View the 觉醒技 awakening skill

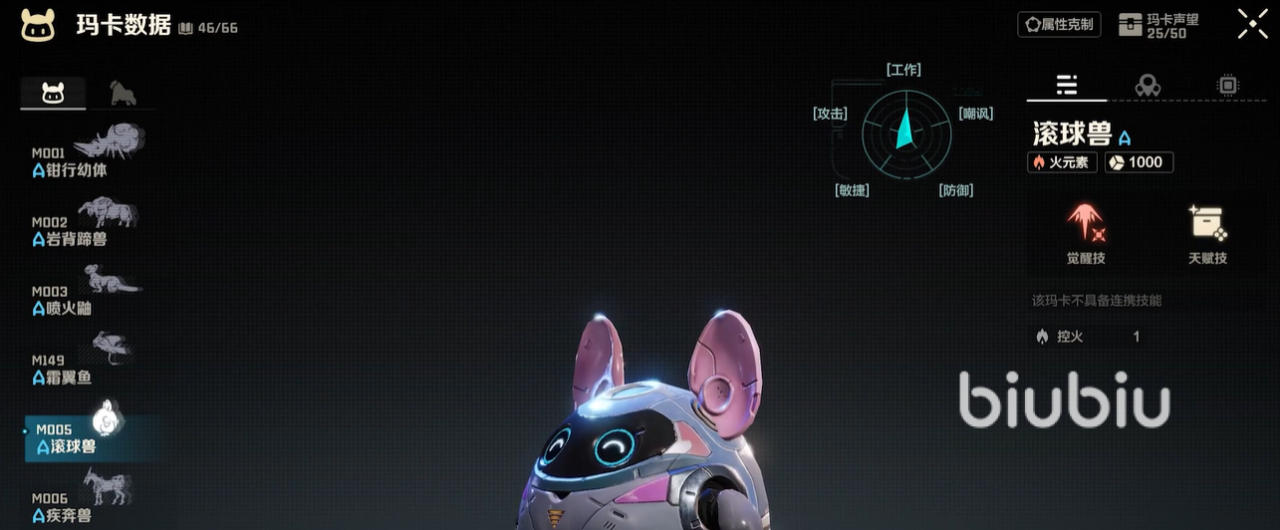tap(1086, 234)
